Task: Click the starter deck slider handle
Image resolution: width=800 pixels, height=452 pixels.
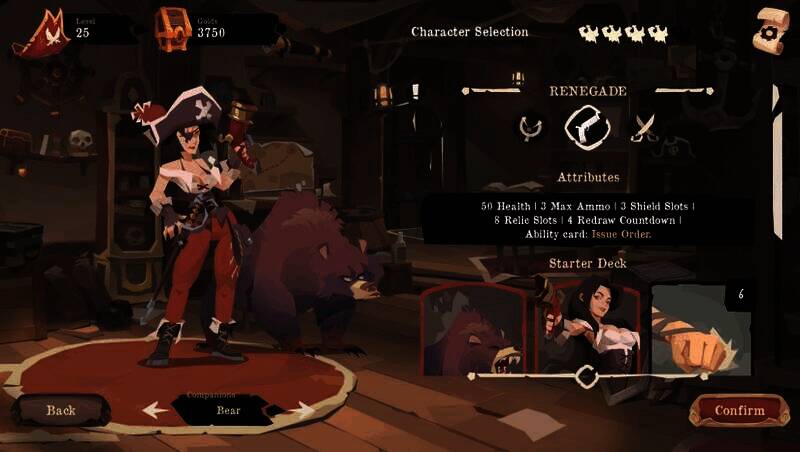Action: 588,376
